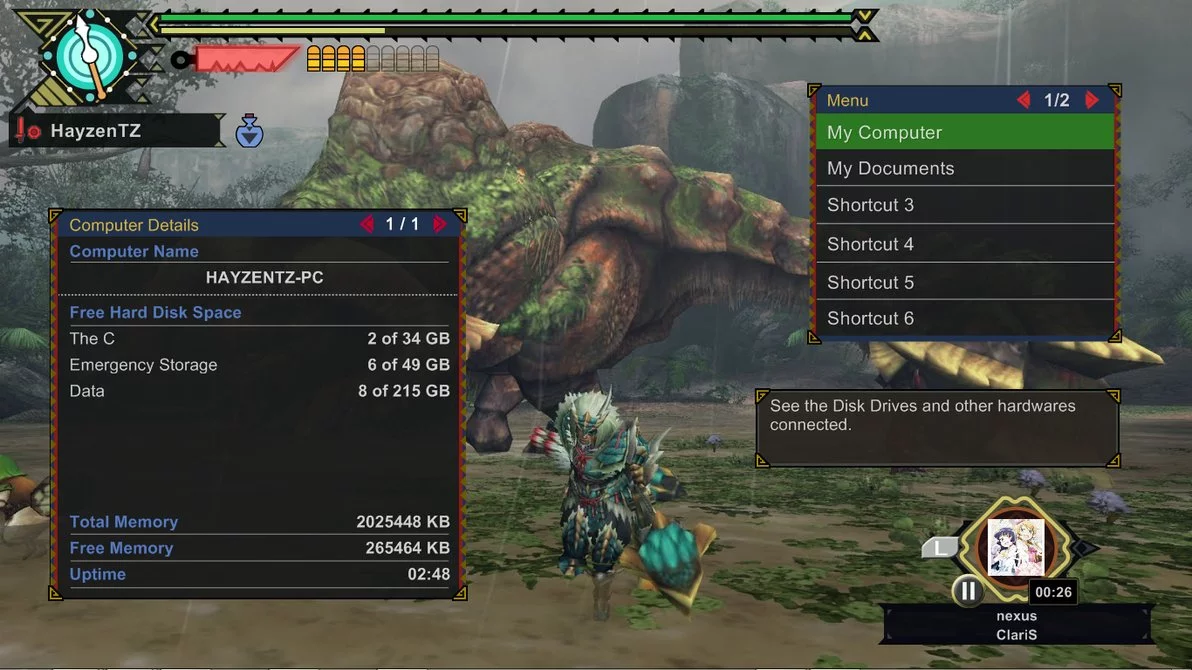Image resolution: width=1192 pixels, height=670 pixels.
Task: Select the Shortcut 4 entry
Action: 964,244
